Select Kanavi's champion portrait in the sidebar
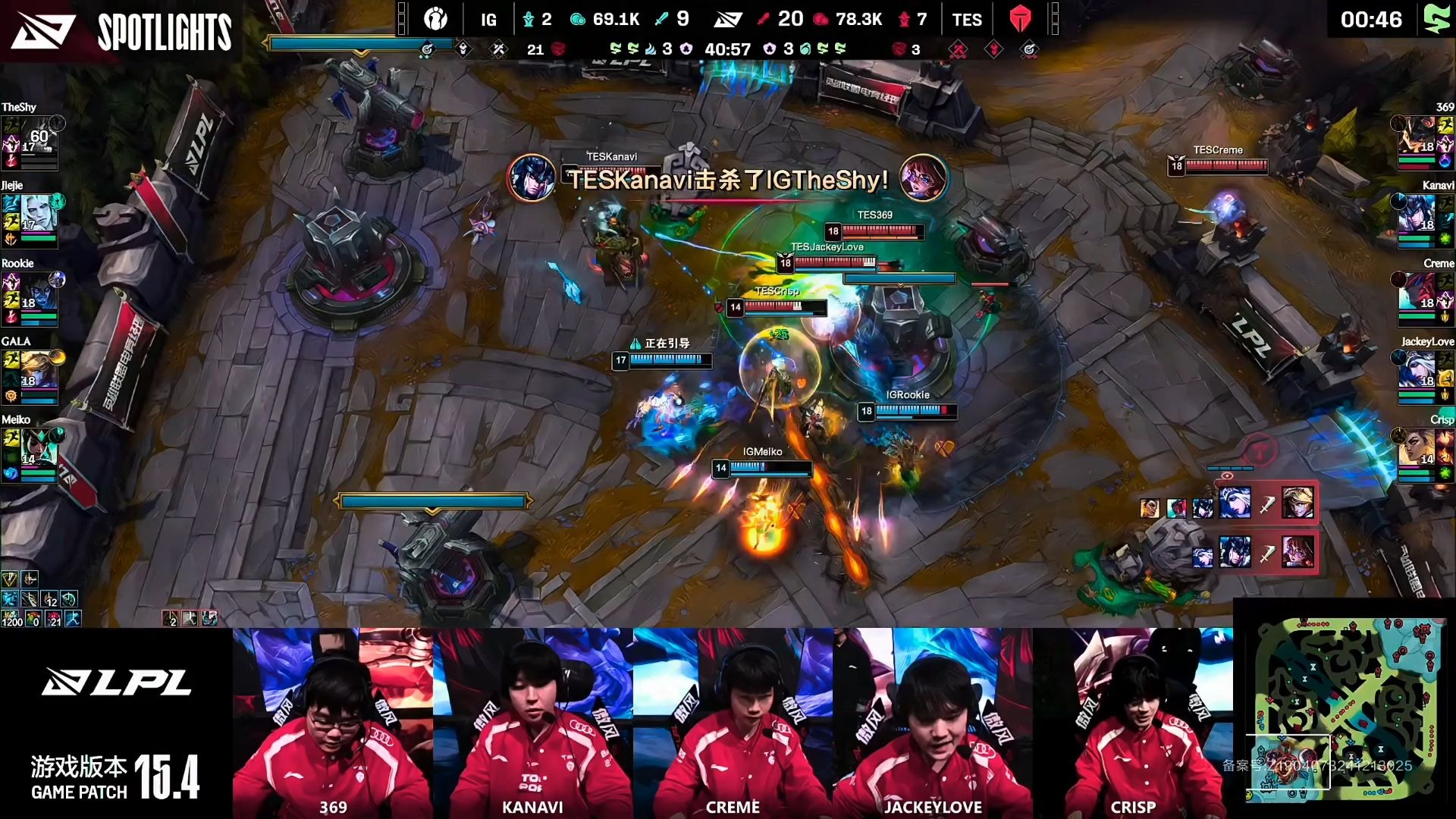The height and width of the screenshot is (819, 1456). pos(1418,215)
